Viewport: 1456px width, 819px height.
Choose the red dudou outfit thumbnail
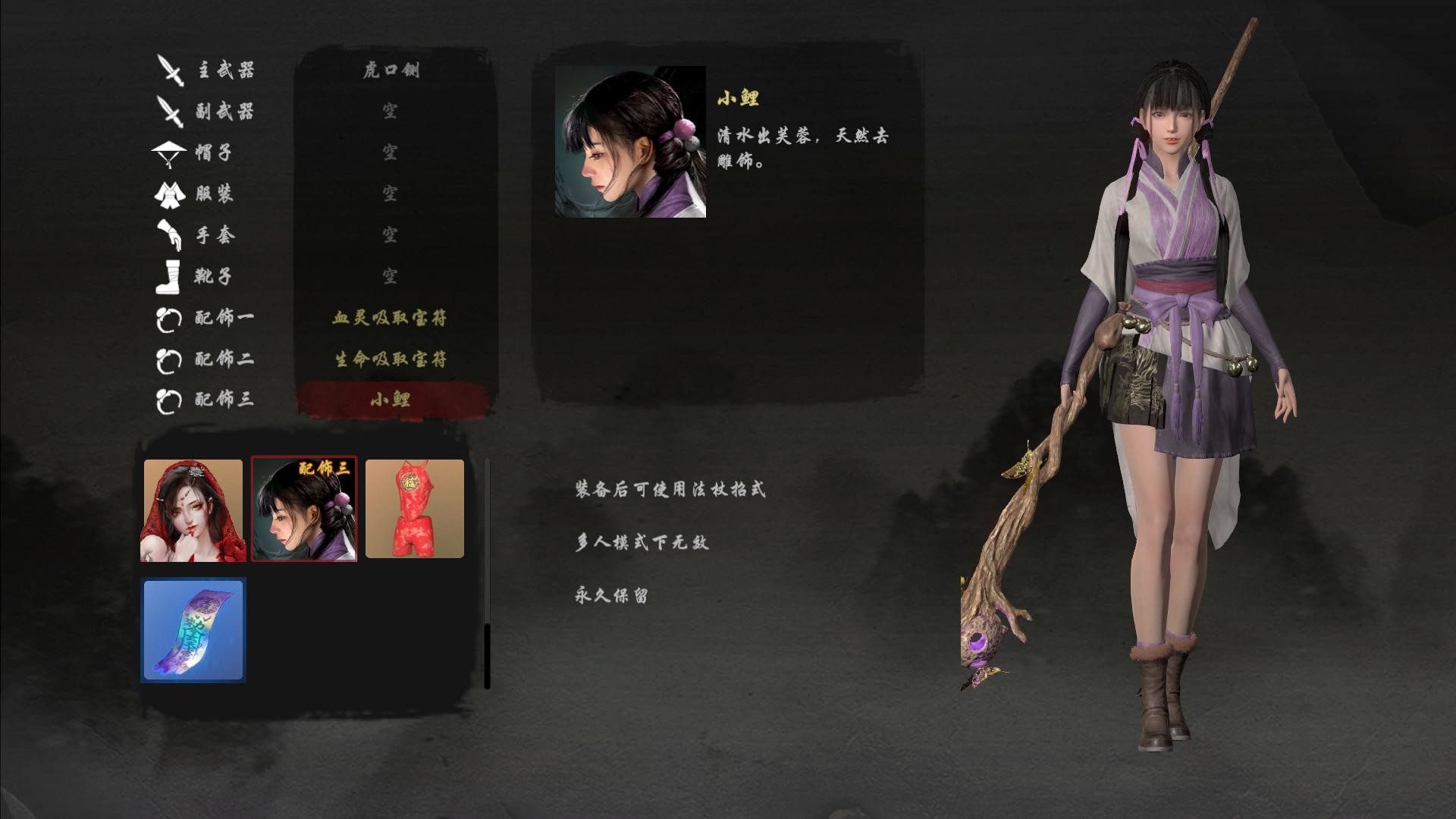[416, 508]
